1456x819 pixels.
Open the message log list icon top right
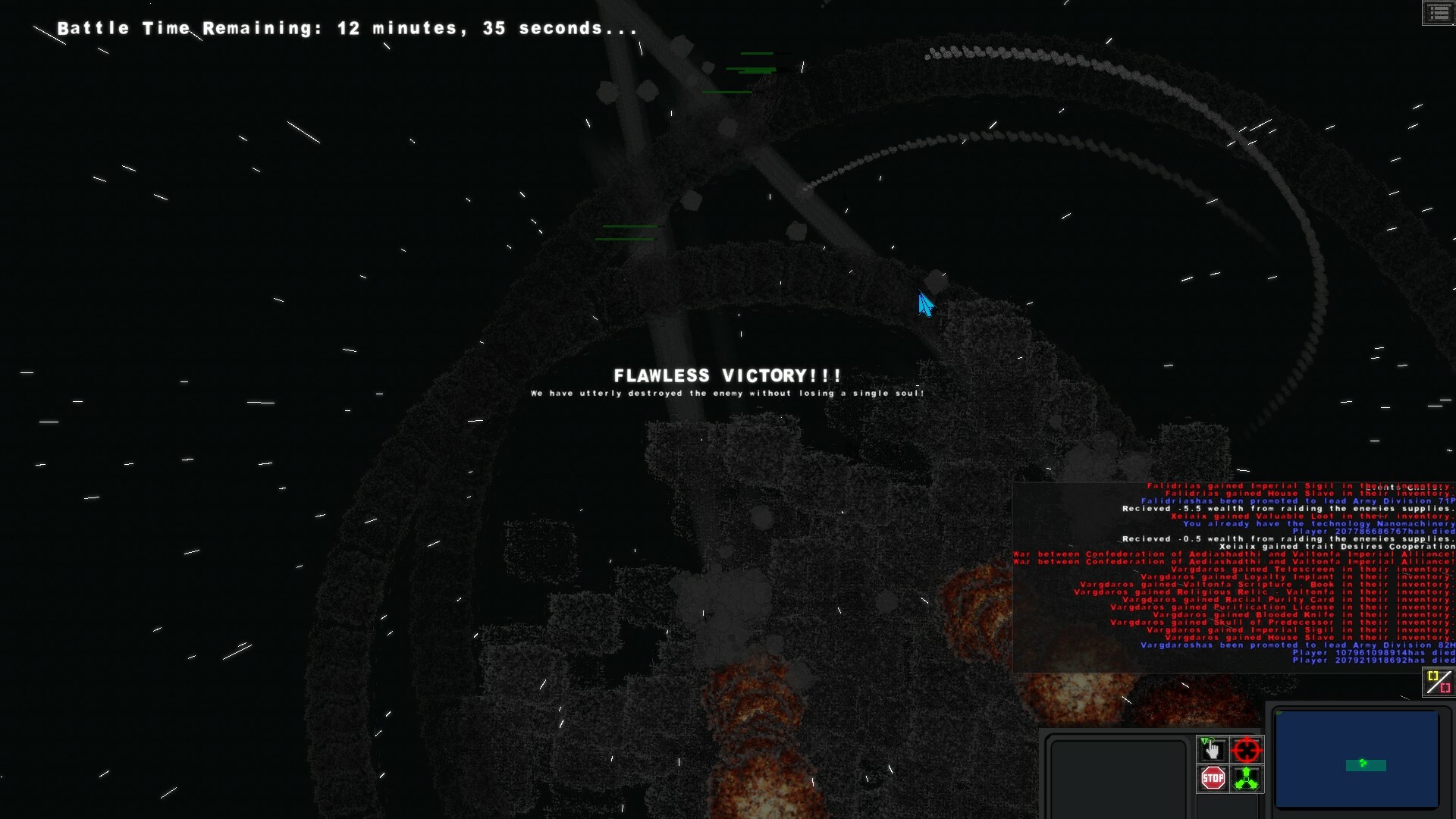pyautogui.click(x=1439, y=13)
